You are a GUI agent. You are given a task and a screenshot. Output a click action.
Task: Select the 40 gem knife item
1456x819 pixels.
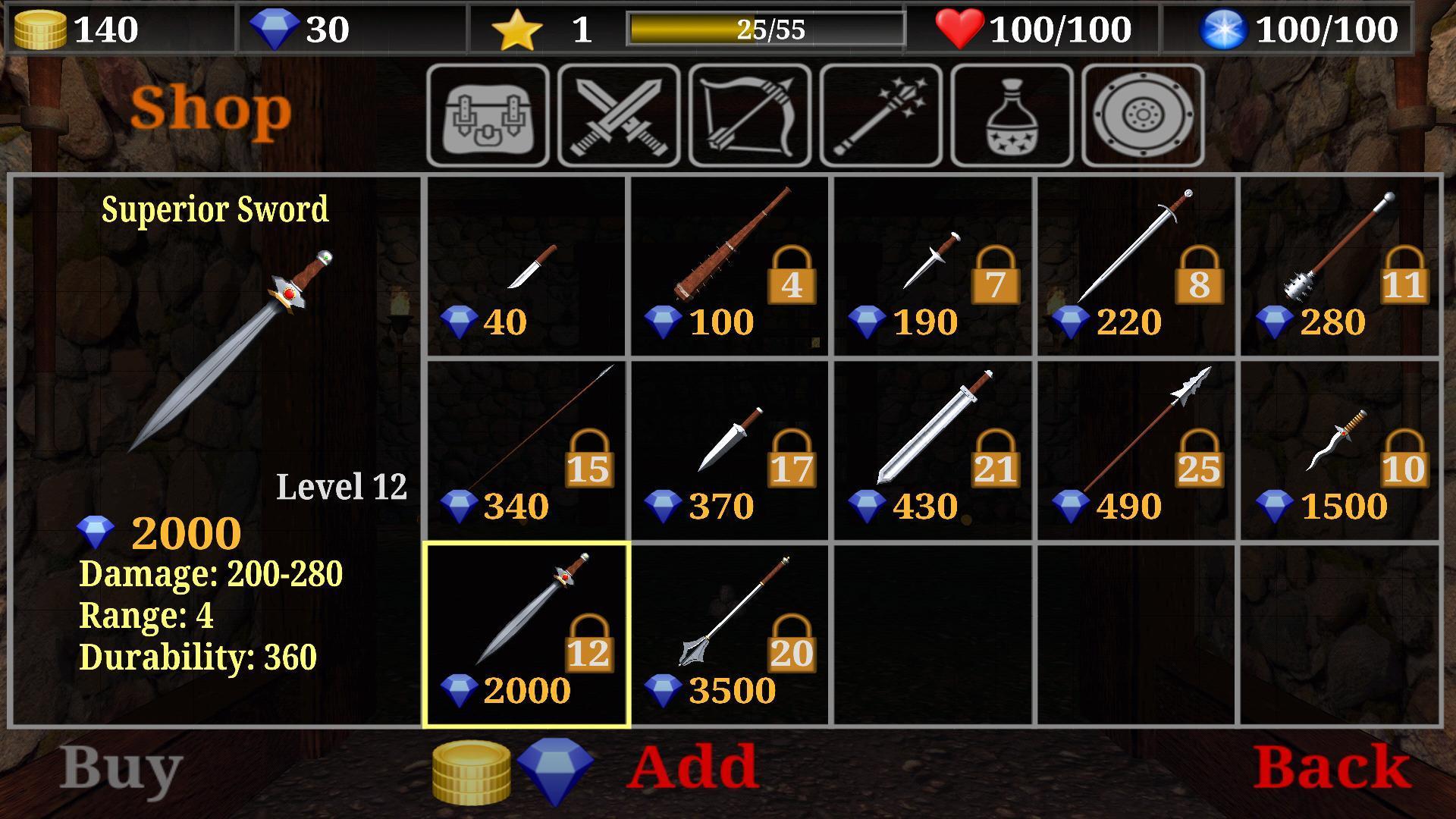click(x=527, y=265)
